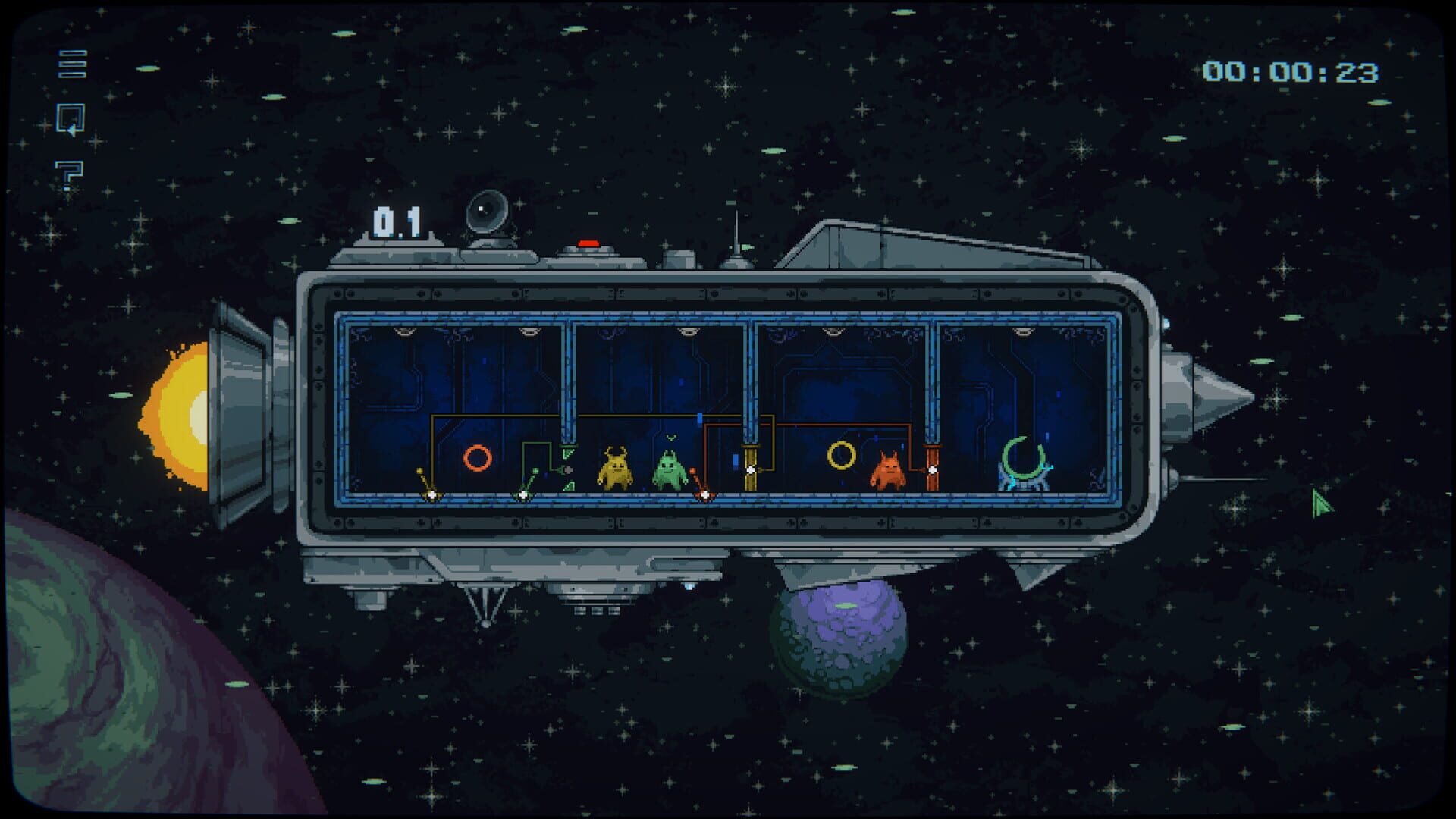Select the orange ring in the first room
The height and width of the screenshot is (819, 1456).
click(478, 460)
